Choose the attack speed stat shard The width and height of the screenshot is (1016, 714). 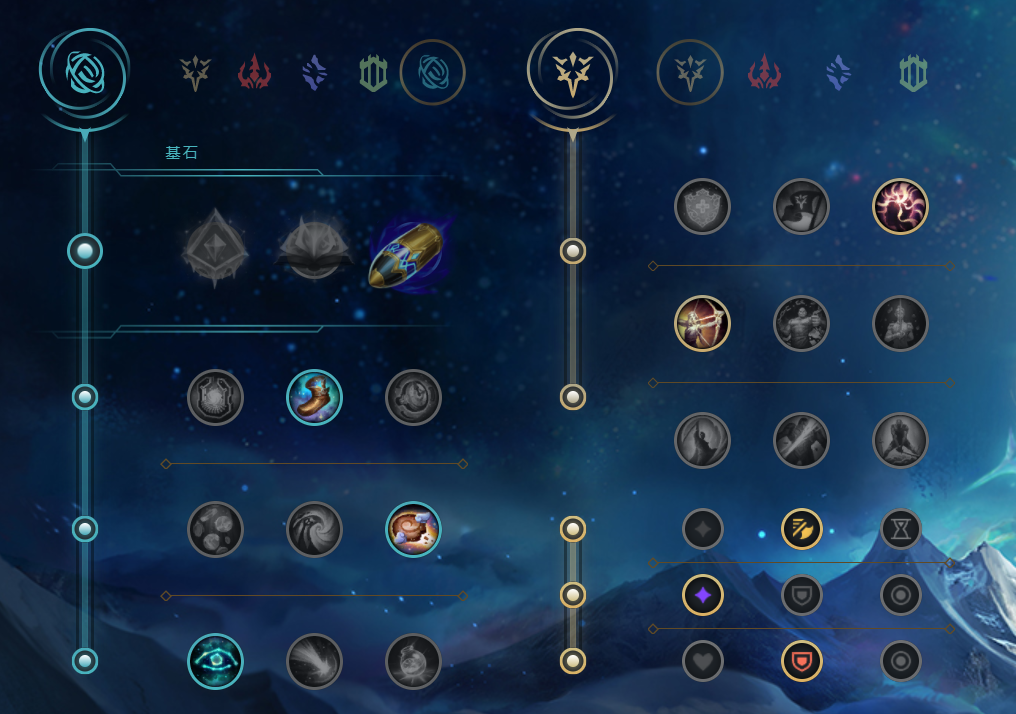(801, 529)
